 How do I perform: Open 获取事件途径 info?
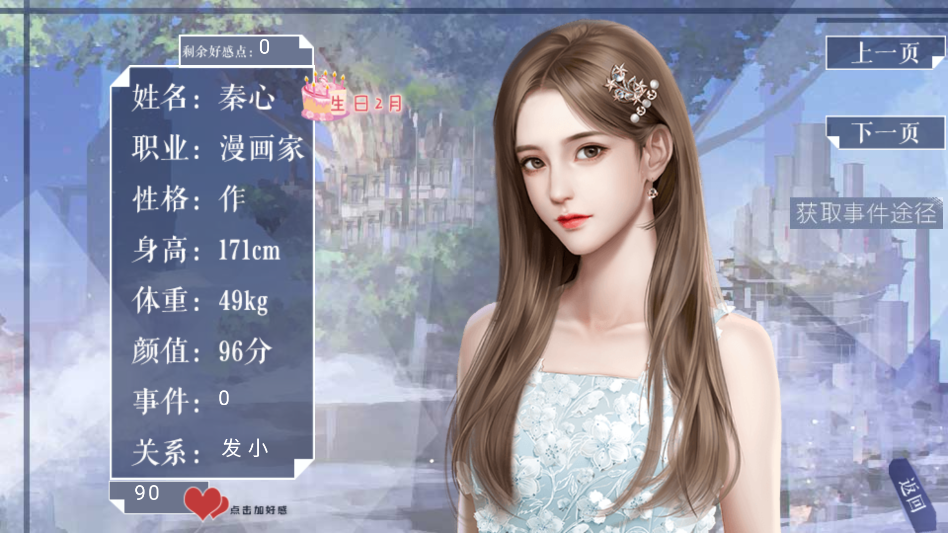866,213
